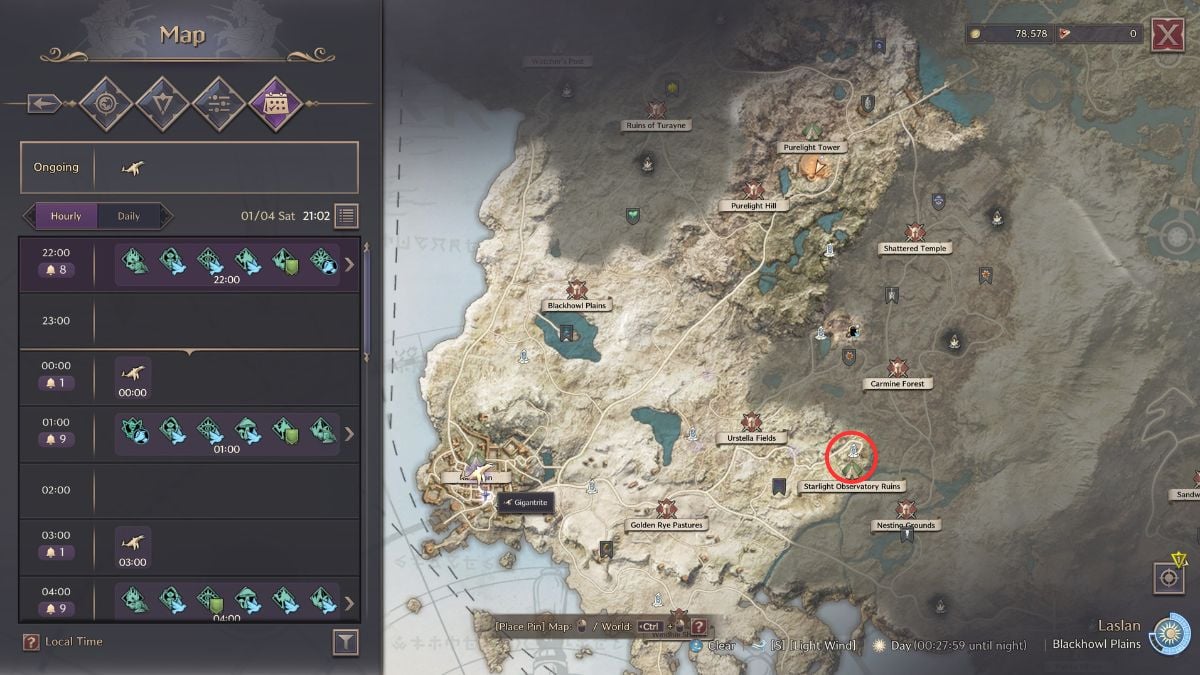Choose the Blackhowl Plains map marker
Viewport: 1200px width, 675px height.
tap(576, 291)
